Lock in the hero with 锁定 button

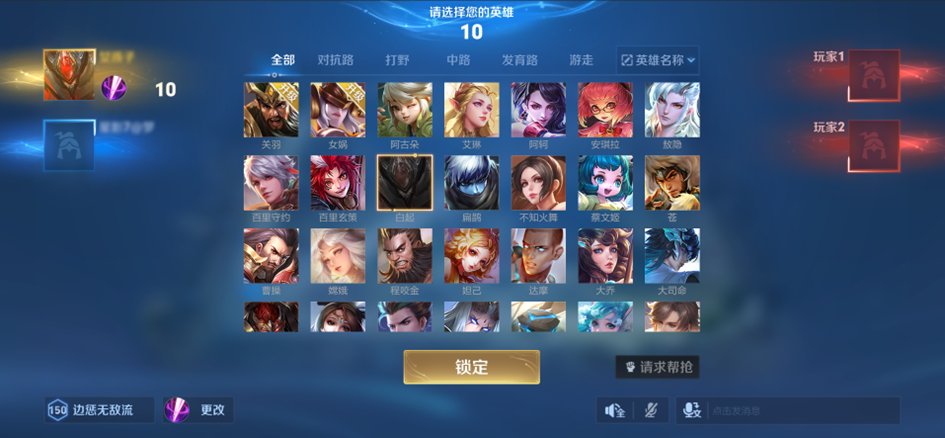pos(471,367)
